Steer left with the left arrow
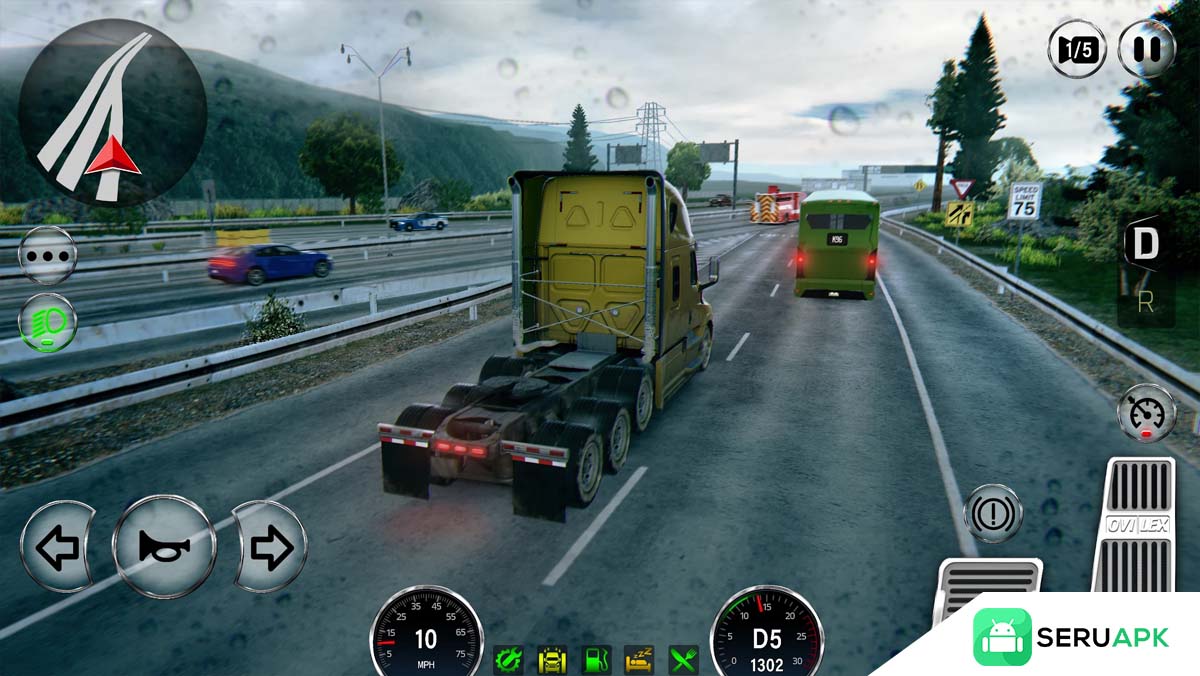Image resolution: width=1200 pixels, height=676 pixels. [x=57, y=547]
